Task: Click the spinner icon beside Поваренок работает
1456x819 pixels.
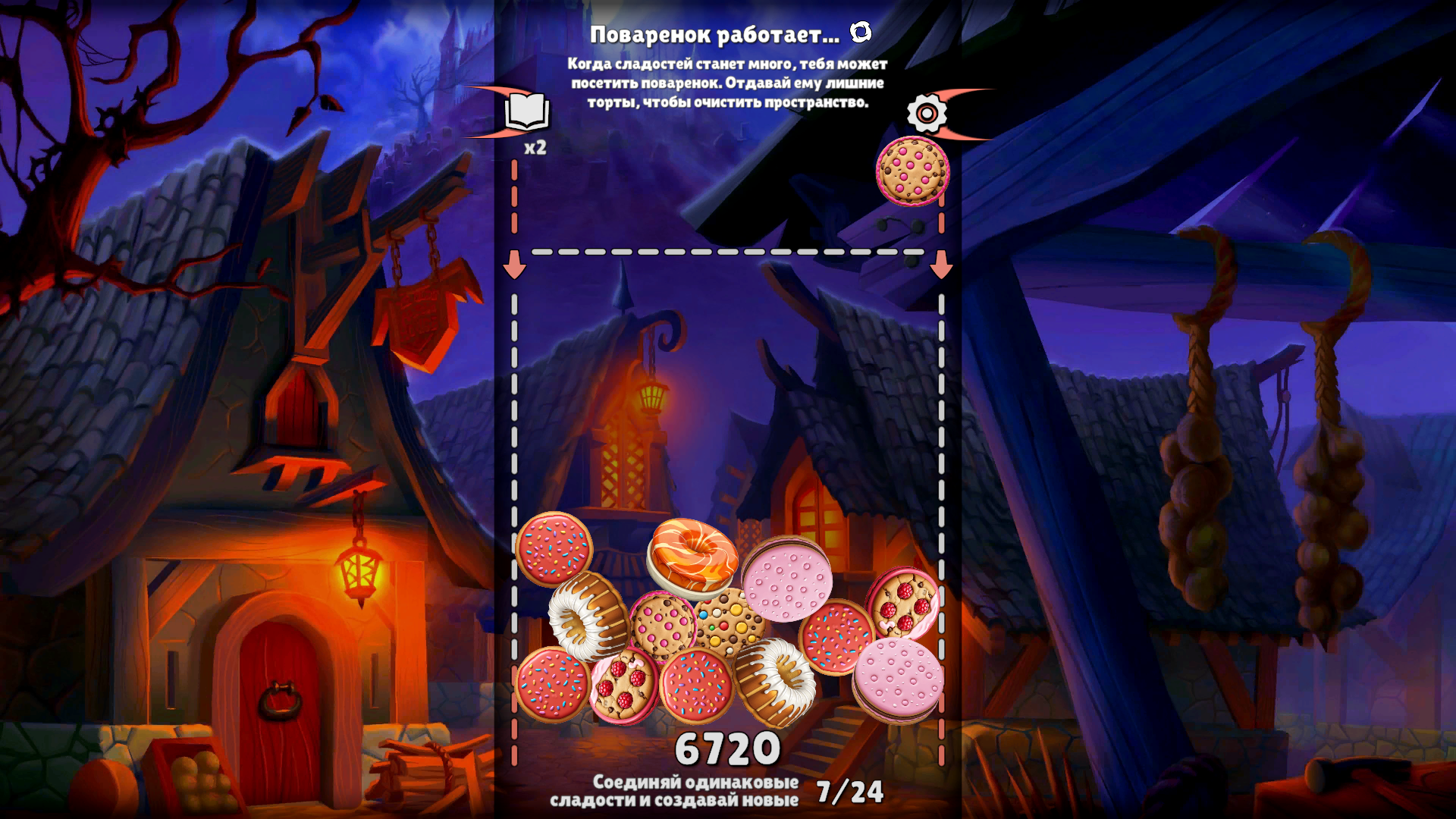Action: click(x=861, y=33)
